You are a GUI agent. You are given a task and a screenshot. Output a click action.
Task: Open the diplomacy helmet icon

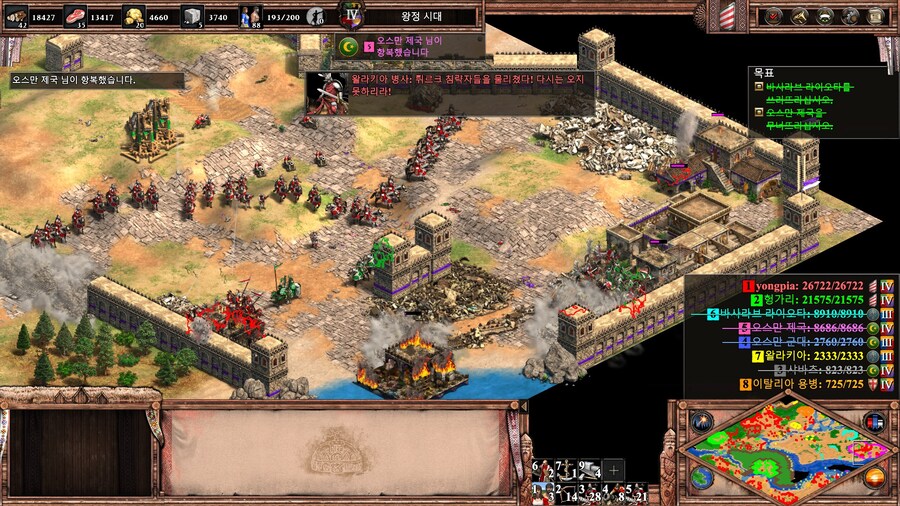pos(825,15)
